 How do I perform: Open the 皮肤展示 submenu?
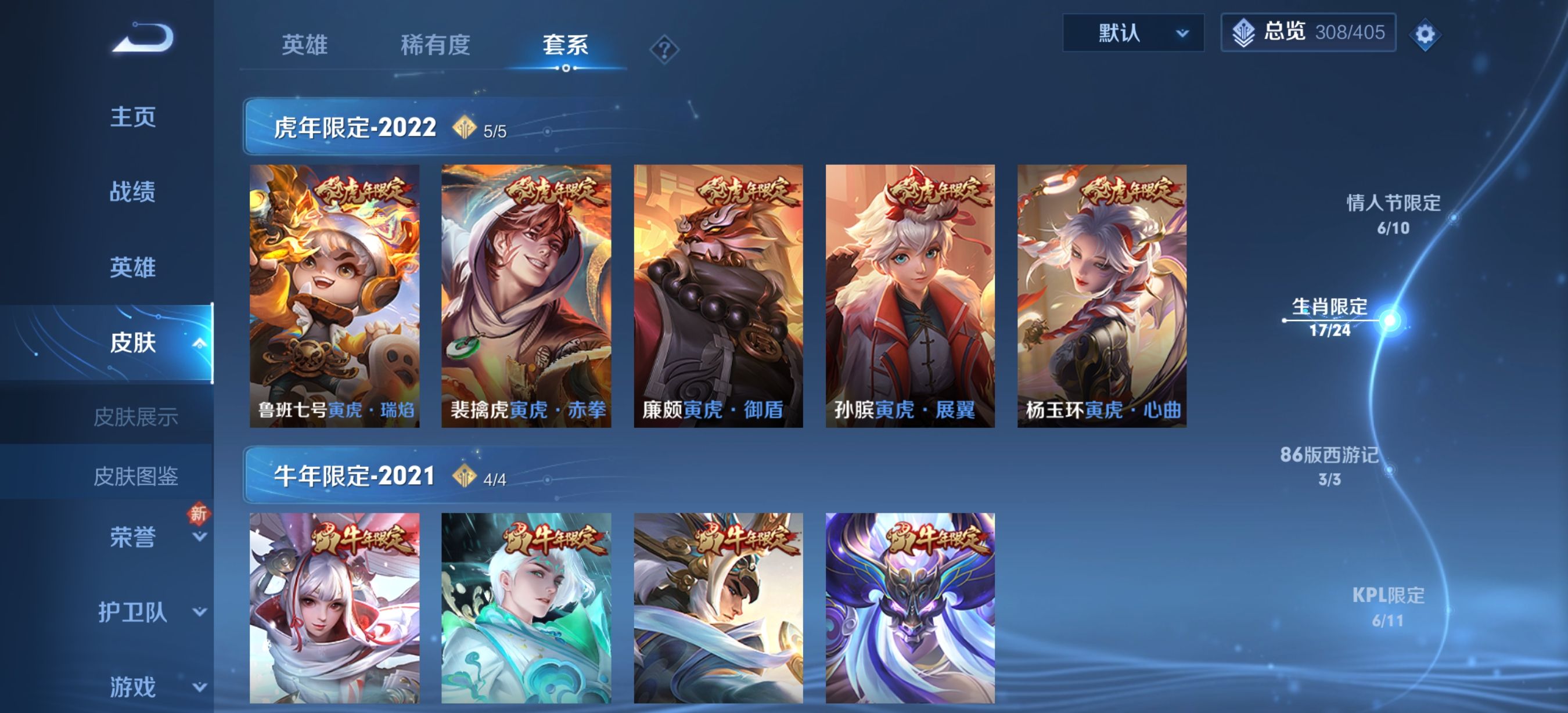[135, 417]
